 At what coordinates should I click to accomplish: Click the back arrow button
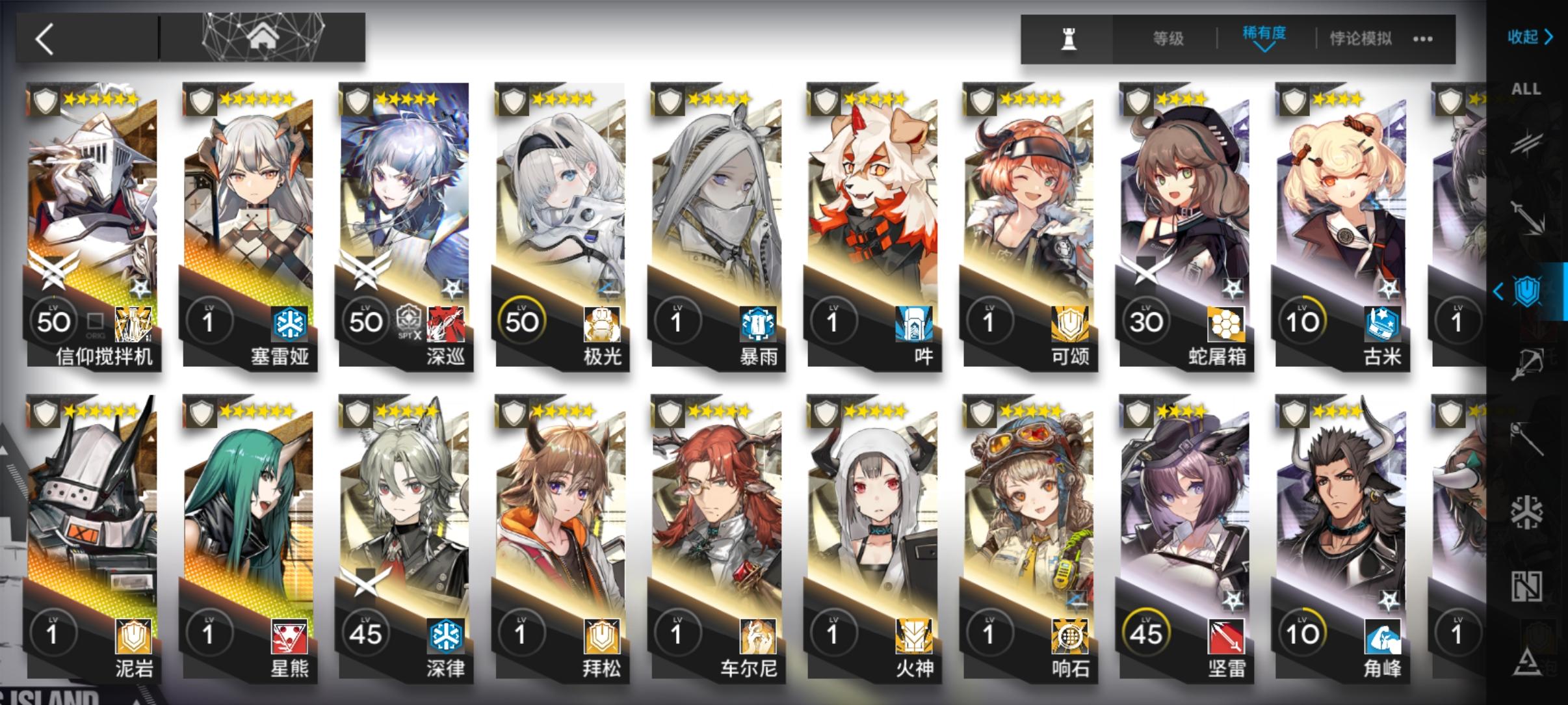coord(46,38)
